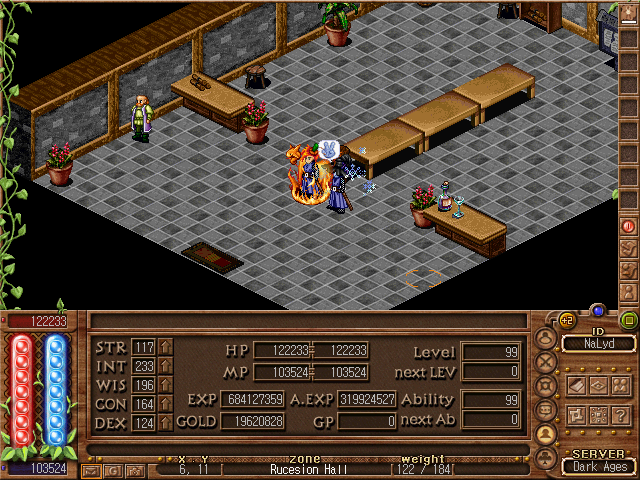The width and height of the screenshot is (640, 480).
Task: Click the red round button on sidebar
Action: [x=629, y=227]
